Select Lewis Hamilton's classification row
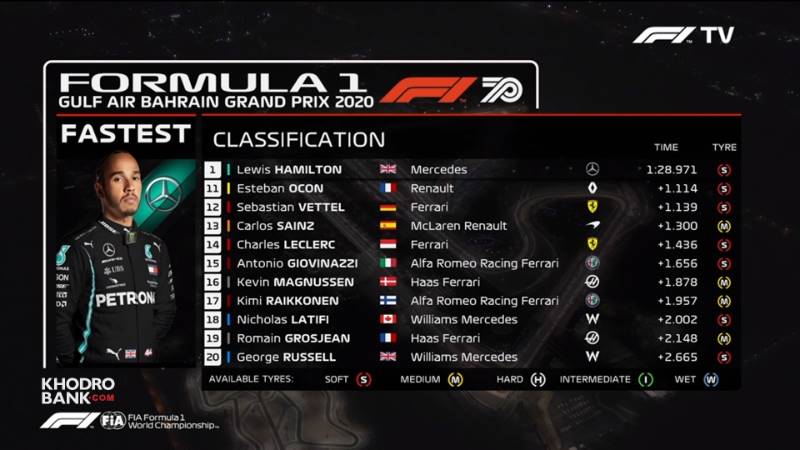Viewport: 800px width, 450px height. coord(470,170)
